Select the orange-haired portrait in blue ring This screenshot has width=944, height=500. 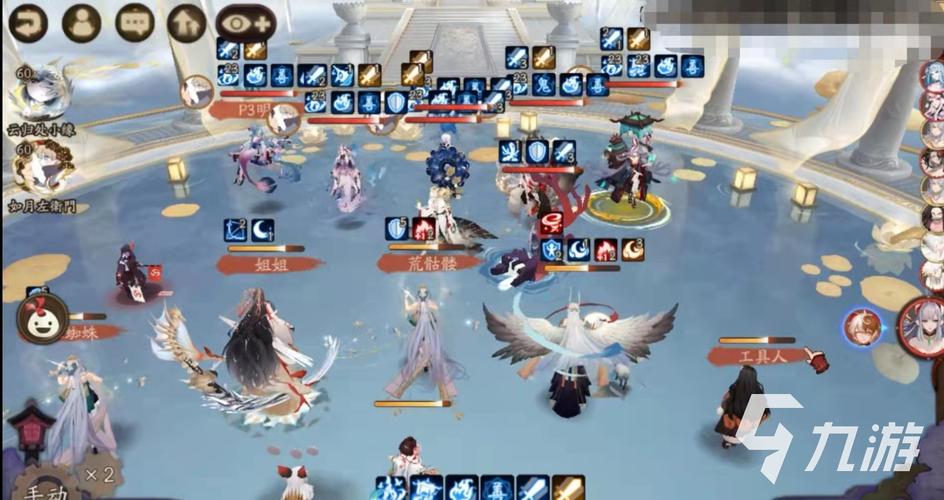pyautogui.click(x=862, y=327)
